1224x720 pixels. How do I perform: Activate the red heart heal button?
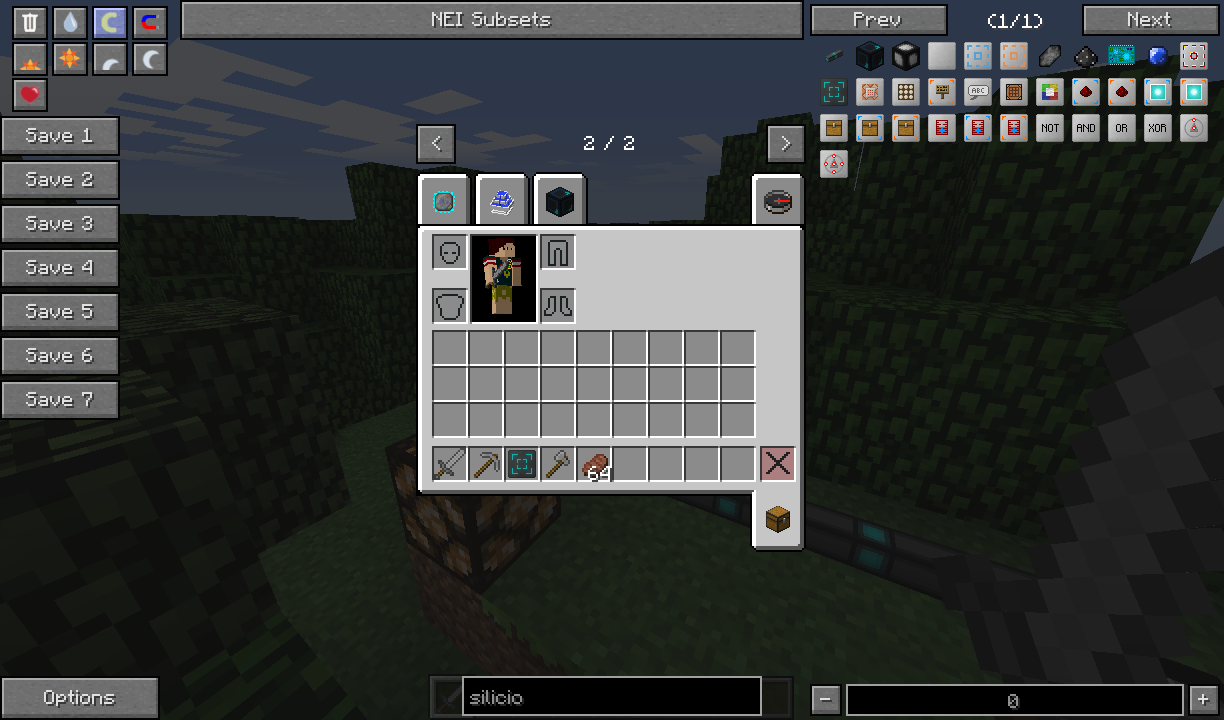click(30, 95)
